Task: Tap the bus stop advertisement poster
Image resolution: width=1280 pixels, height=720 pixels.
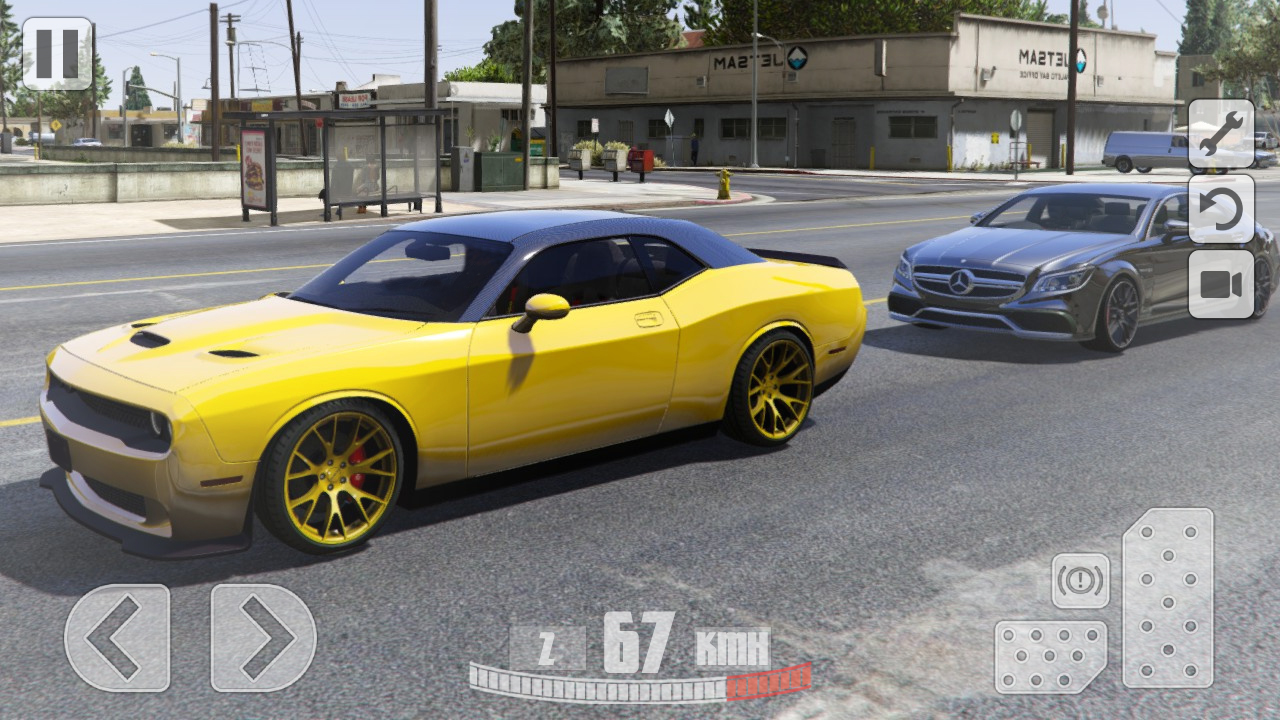Action: pyautogui.click(x=252, y=168)
